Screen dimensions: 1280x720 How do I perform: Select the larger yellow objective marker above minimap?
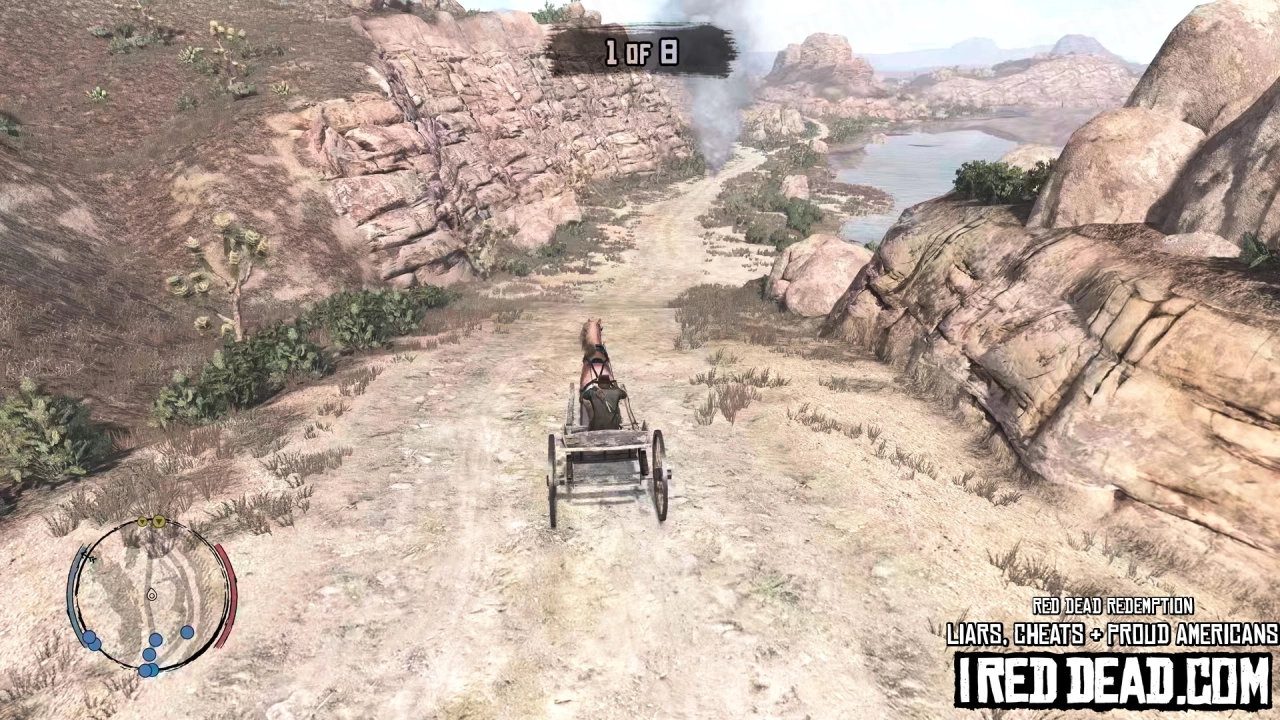(157, 521)
